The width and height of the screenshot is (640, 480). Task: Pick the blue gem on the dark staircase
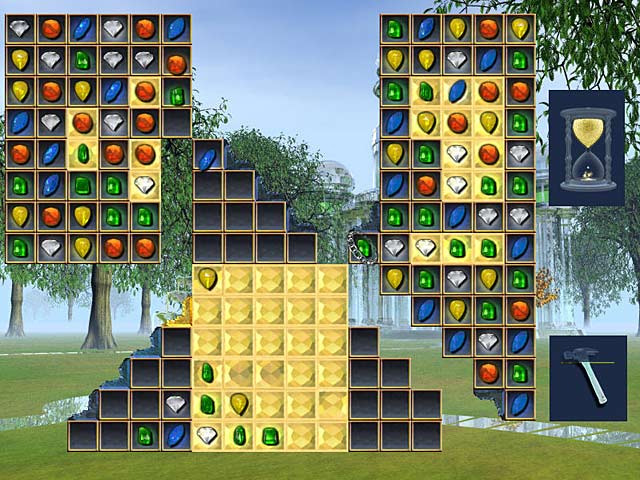pos(207,156)
